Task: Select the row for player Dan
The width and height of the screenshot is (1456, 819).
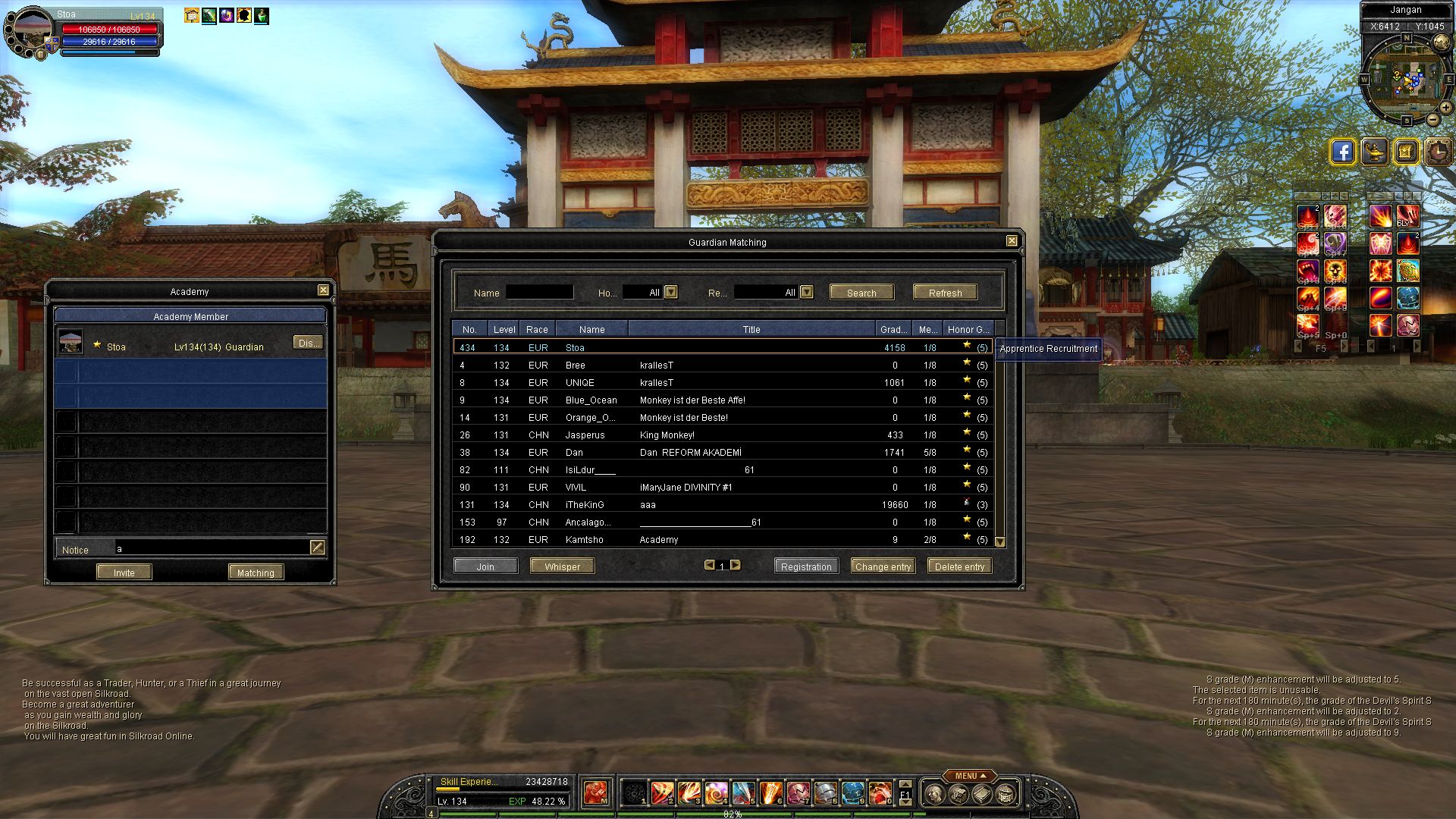Action: click(x=574, y=453)
